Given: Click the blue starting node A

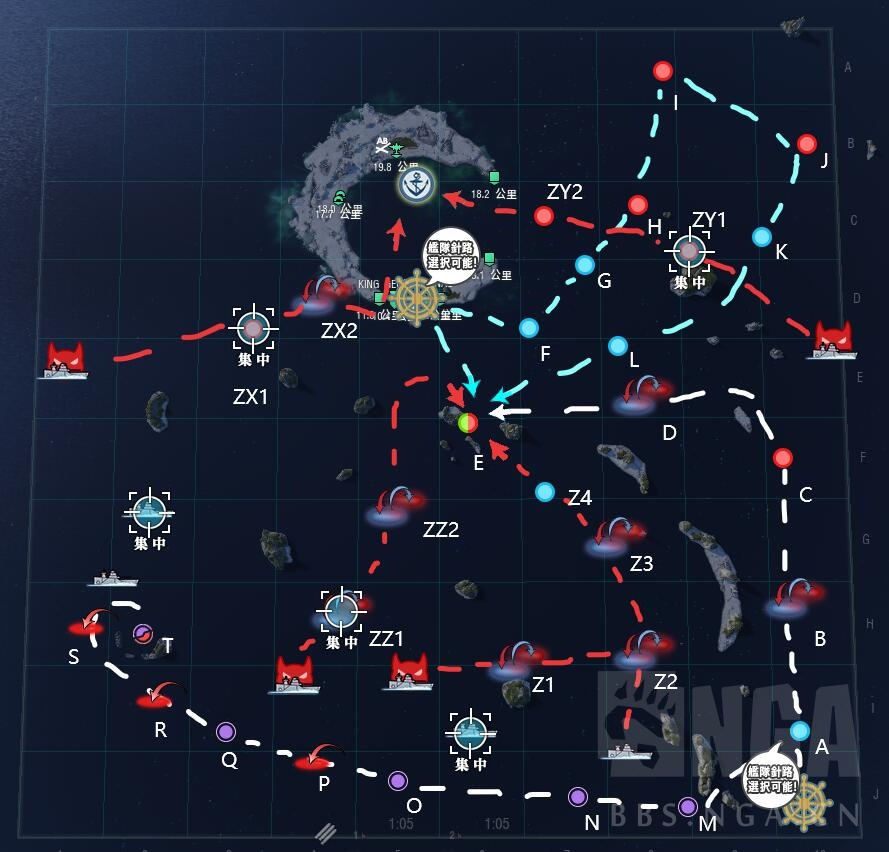Looking at the screenshot, I should pos(798,731).
